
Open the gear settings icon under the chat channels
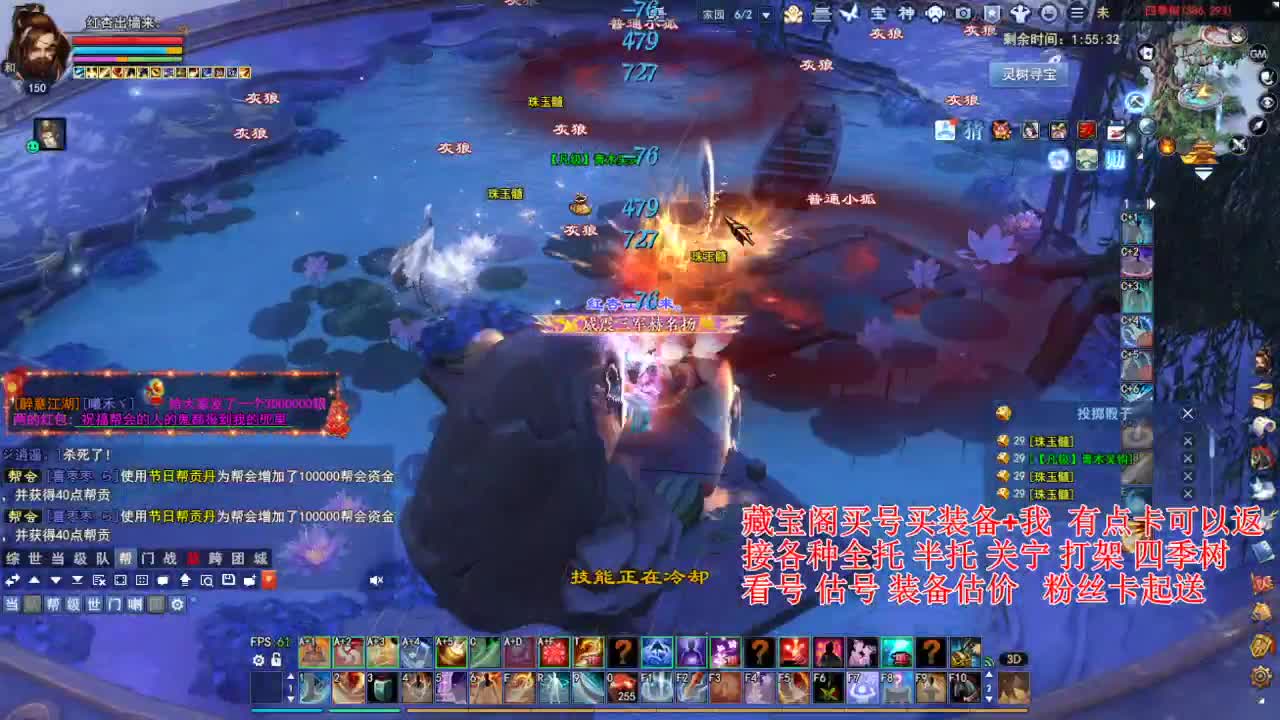coord(177,604)
